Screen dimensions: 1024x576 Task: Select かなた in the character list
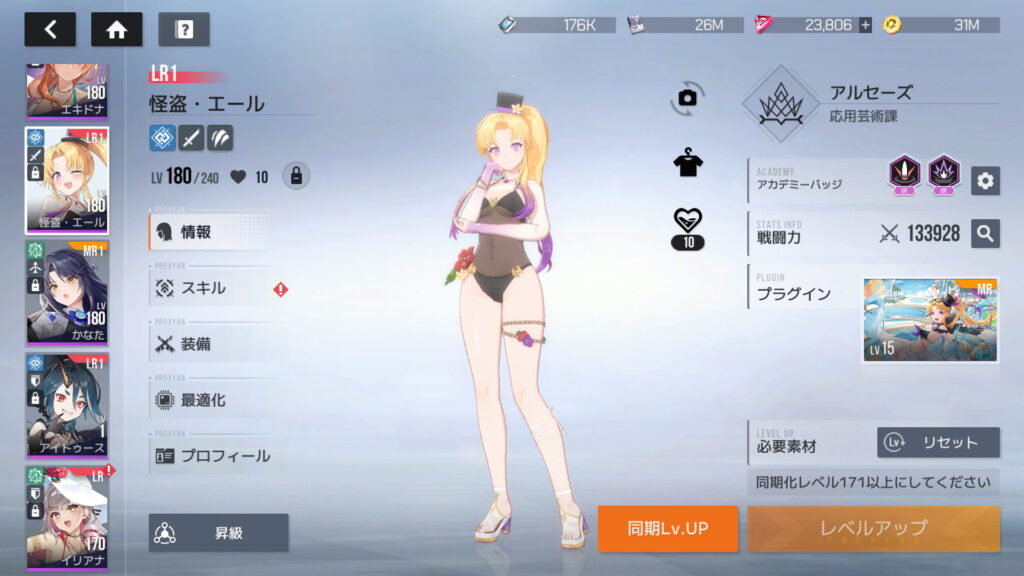[x=67, y=291]
